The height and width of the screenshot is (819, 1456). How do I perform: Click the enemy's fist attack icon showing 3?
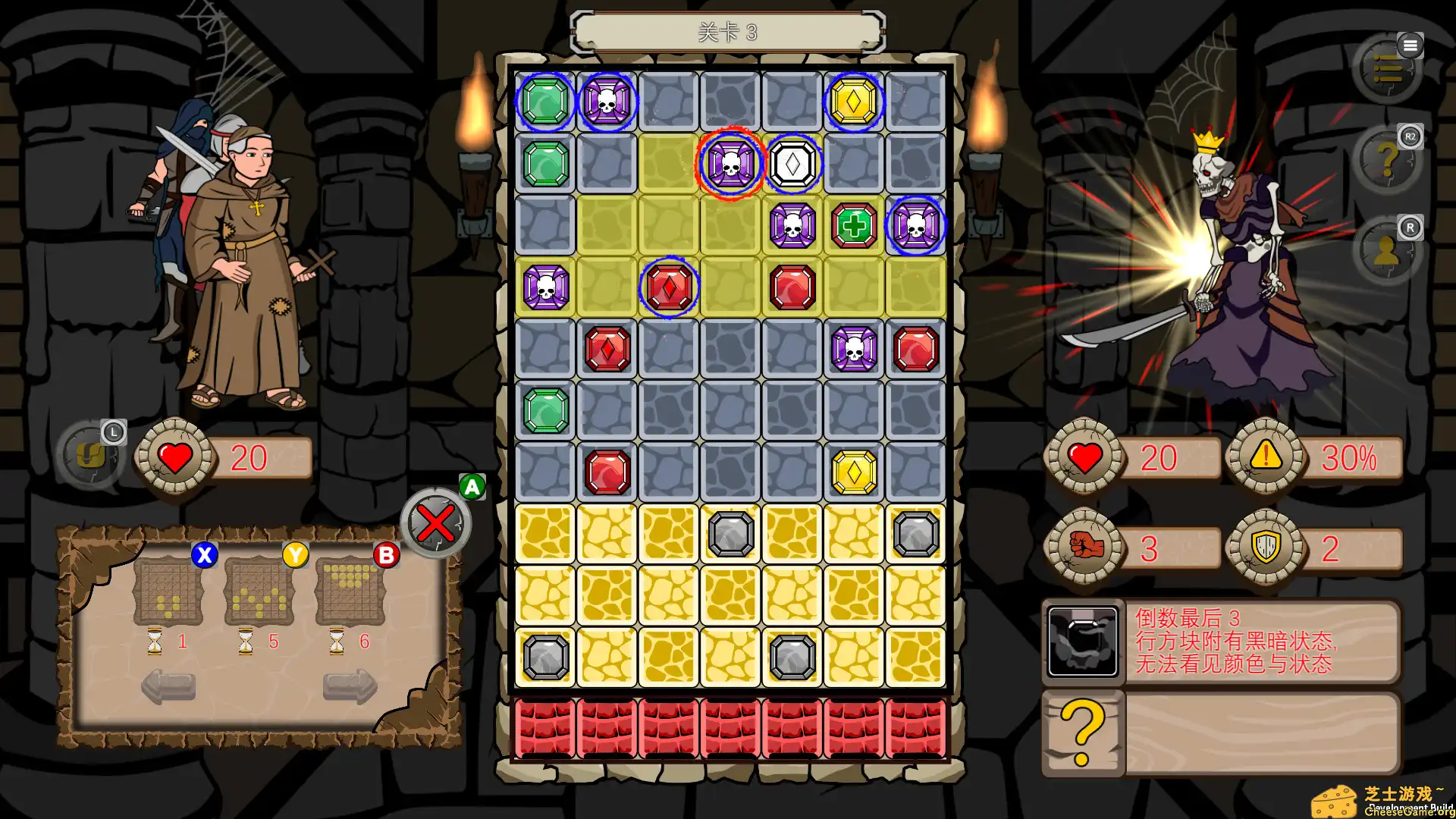coord(1084,545)
